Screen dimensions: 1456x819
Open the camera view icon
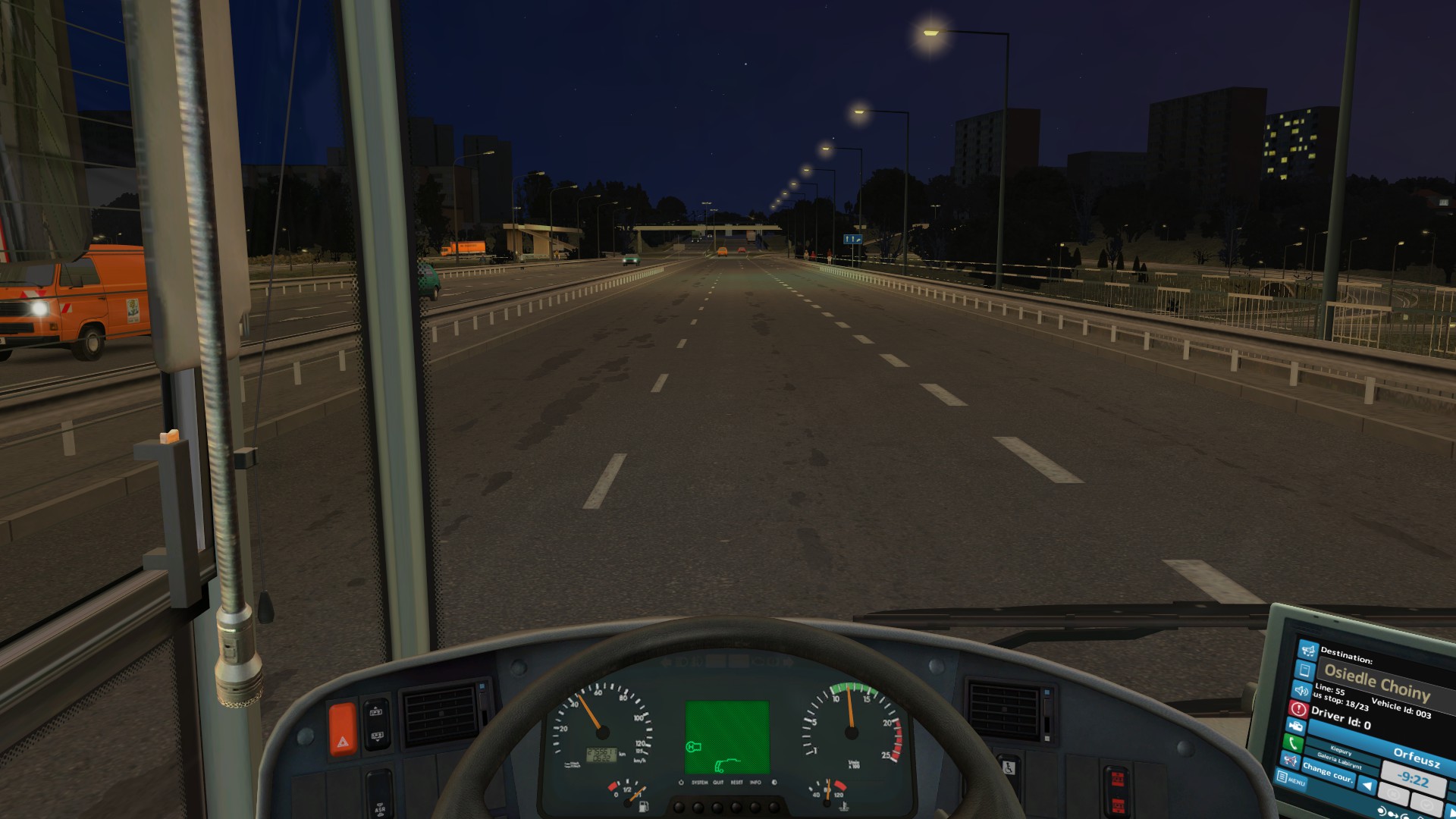coord(1295,726)
